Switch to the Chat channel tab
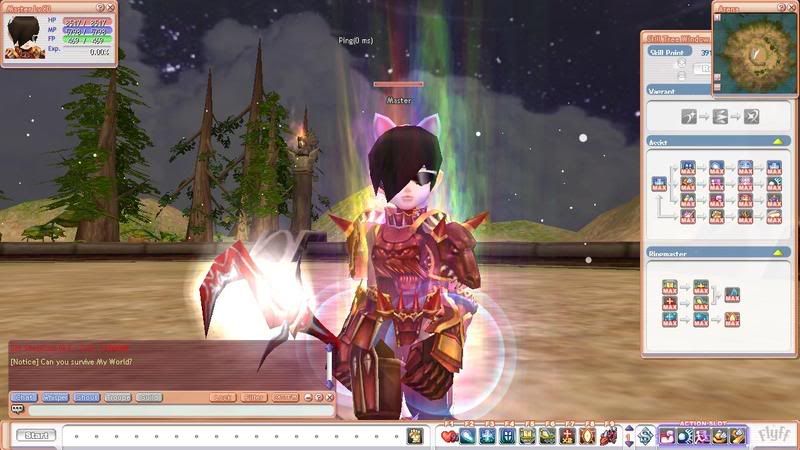 (x=23, y=397)
